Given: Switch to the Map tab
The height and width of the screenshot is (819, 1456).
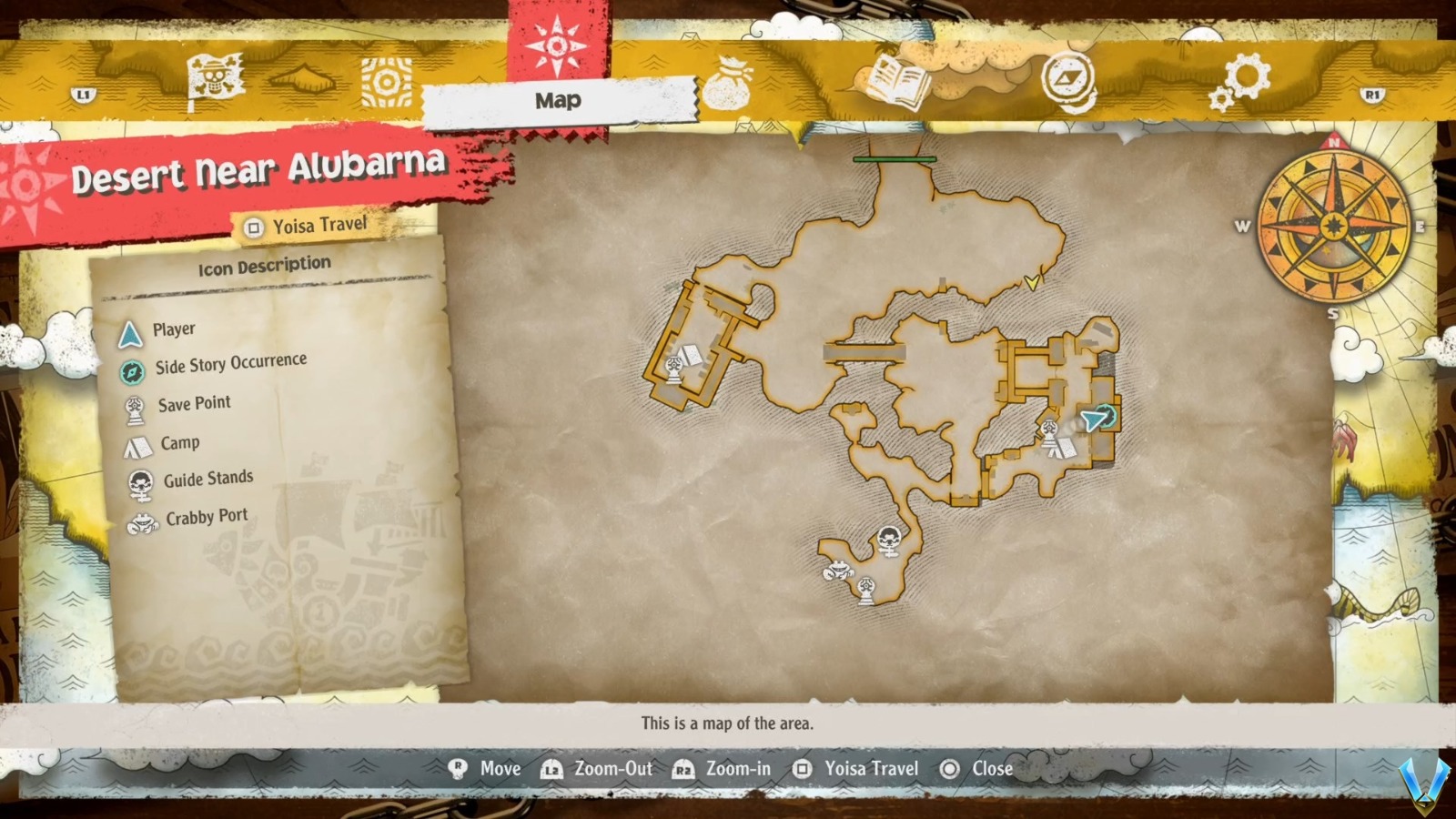Looking at the screenshot, I should coord(557,101).
